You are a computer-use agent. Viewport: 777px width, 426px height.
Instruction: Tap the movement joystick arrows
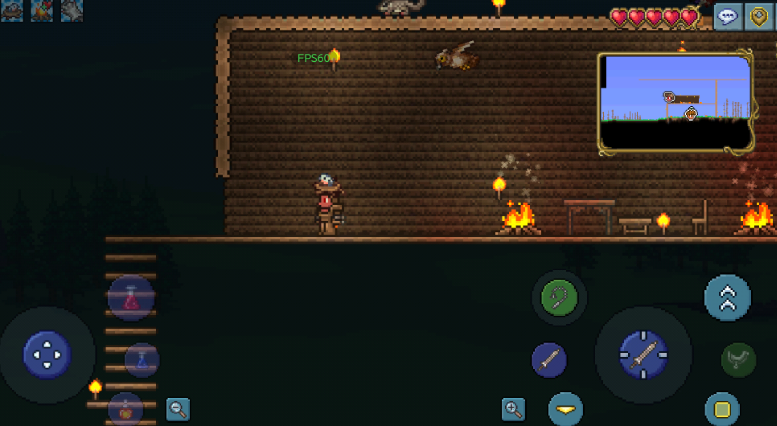[x=46, y=354]
